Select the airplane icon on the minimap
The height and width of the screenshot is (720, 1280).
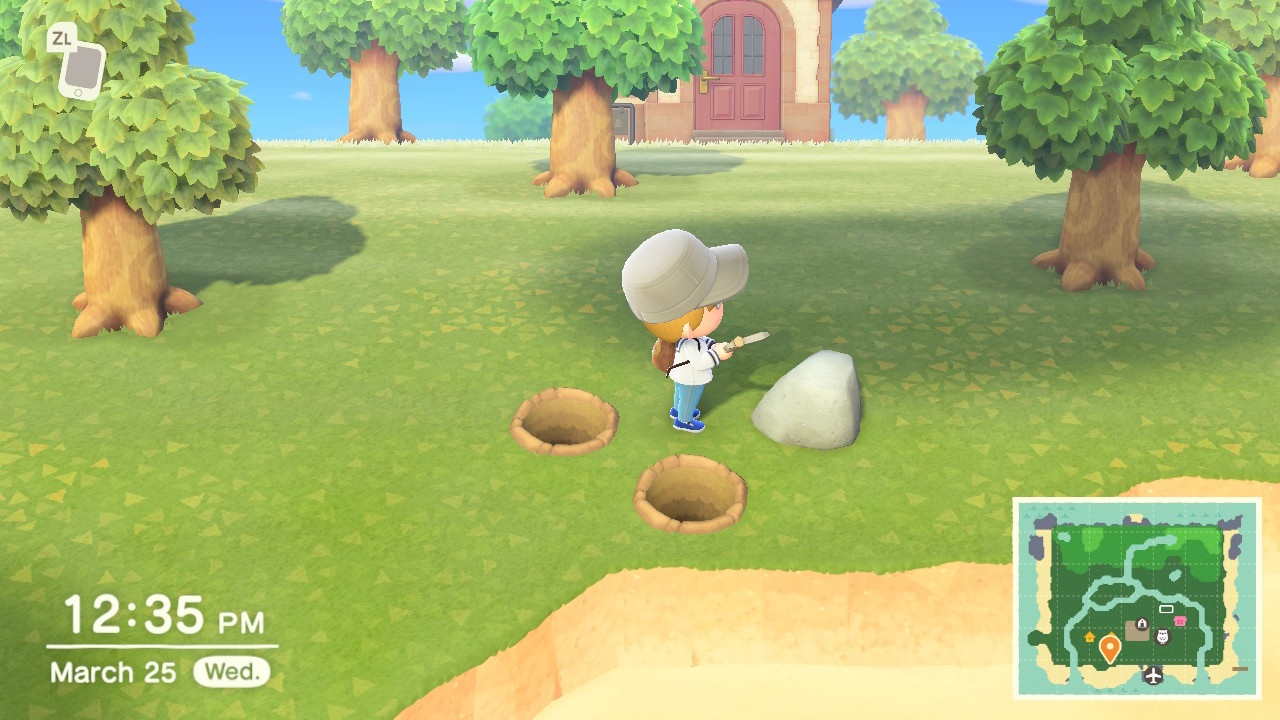coord(1153,675)
